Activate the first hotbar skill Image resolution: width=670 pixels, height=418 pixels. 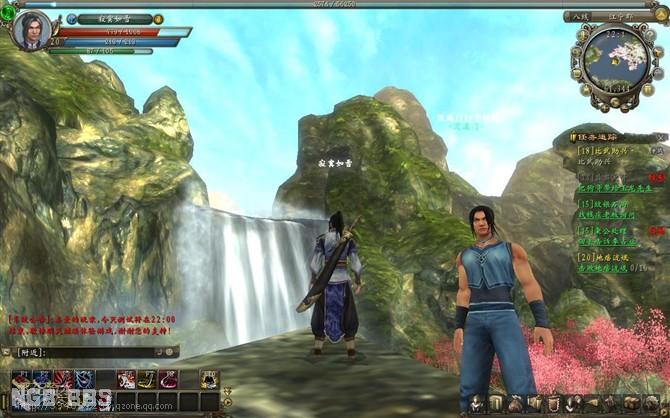pyautogui.click(x=21, y=378)
